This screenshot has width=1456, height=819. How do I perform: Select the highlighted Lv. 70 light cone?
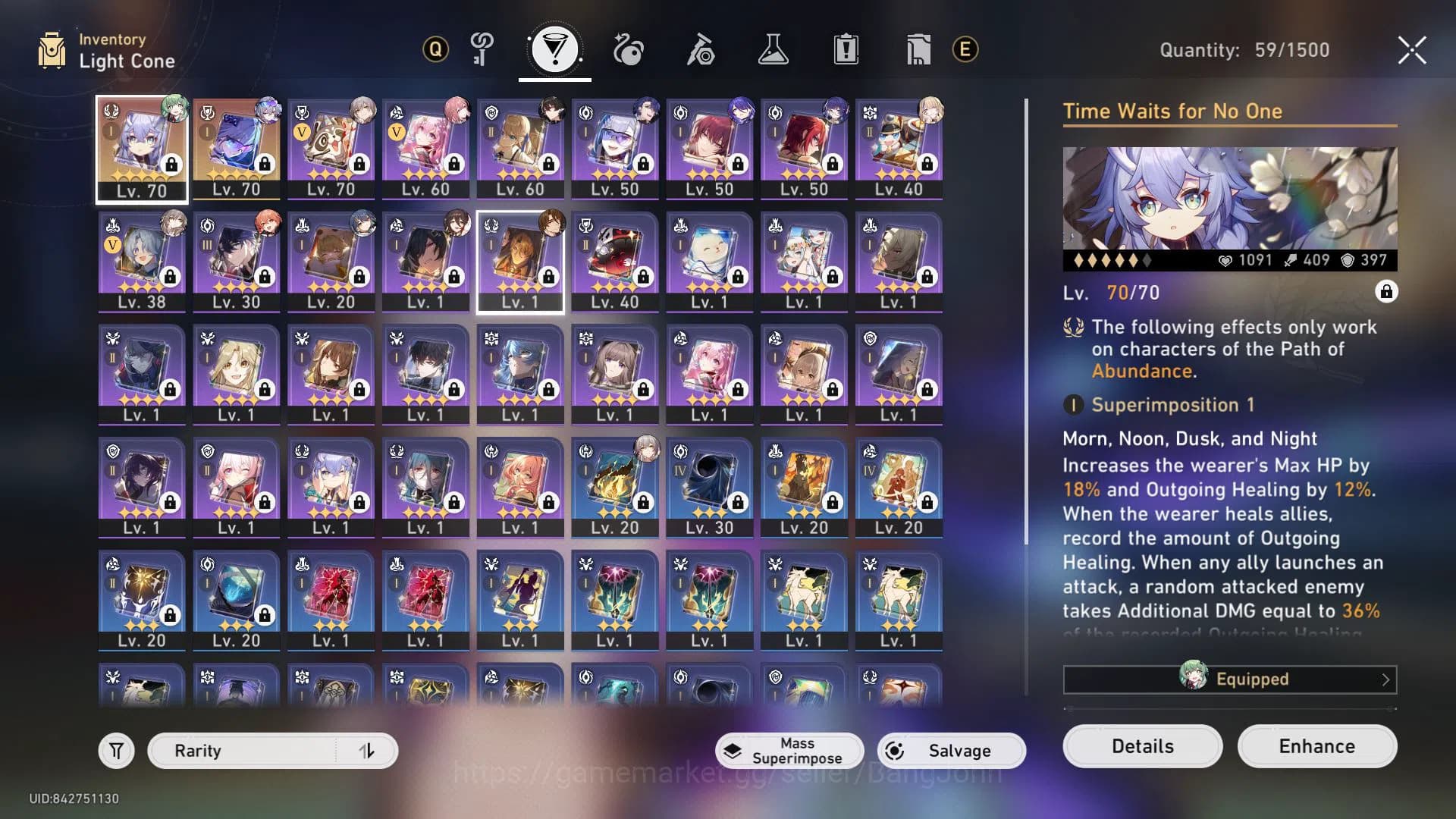tap(141, 149)
